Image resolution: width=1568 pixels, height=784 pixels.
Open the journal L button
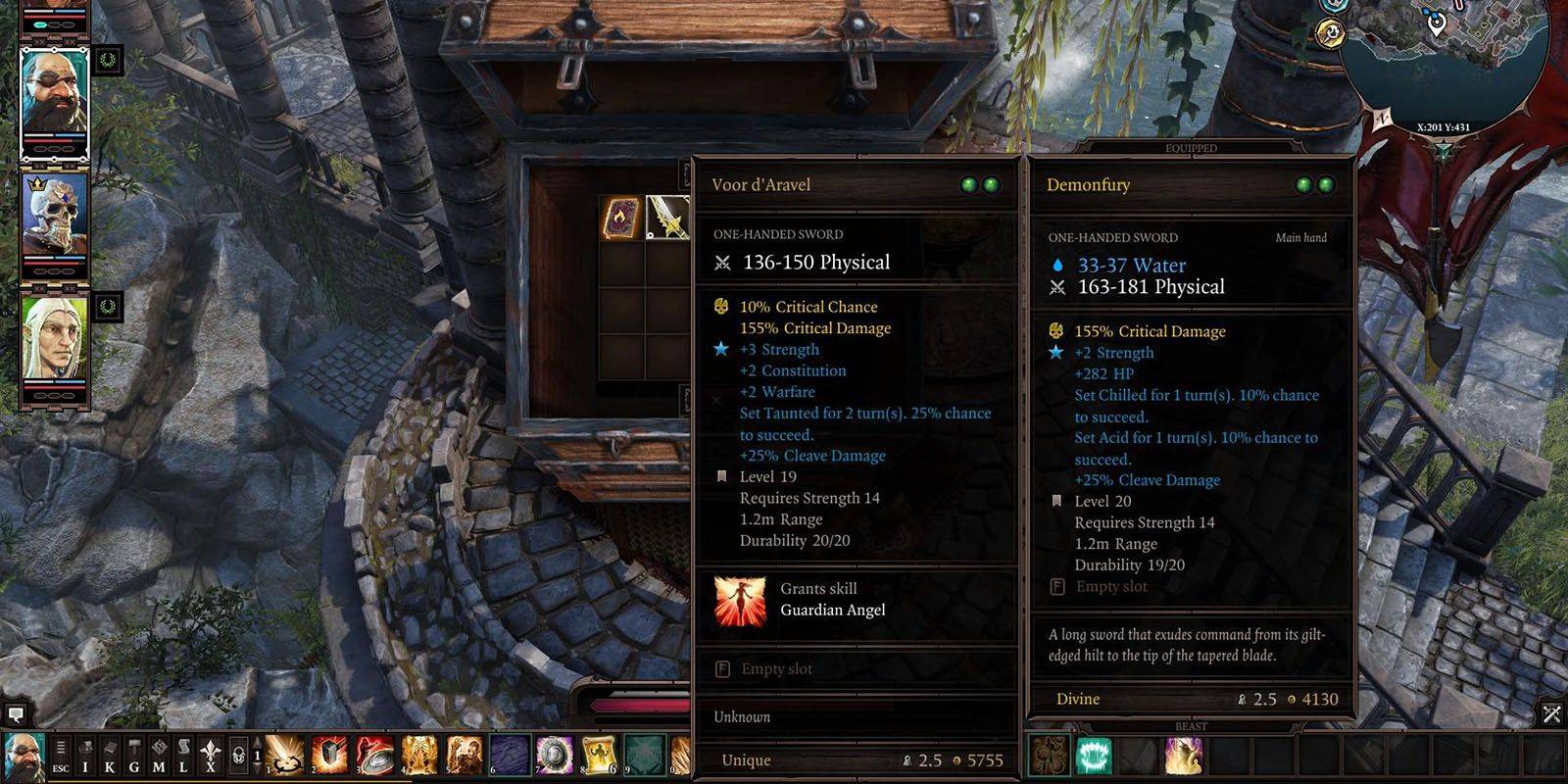(182, 757)
